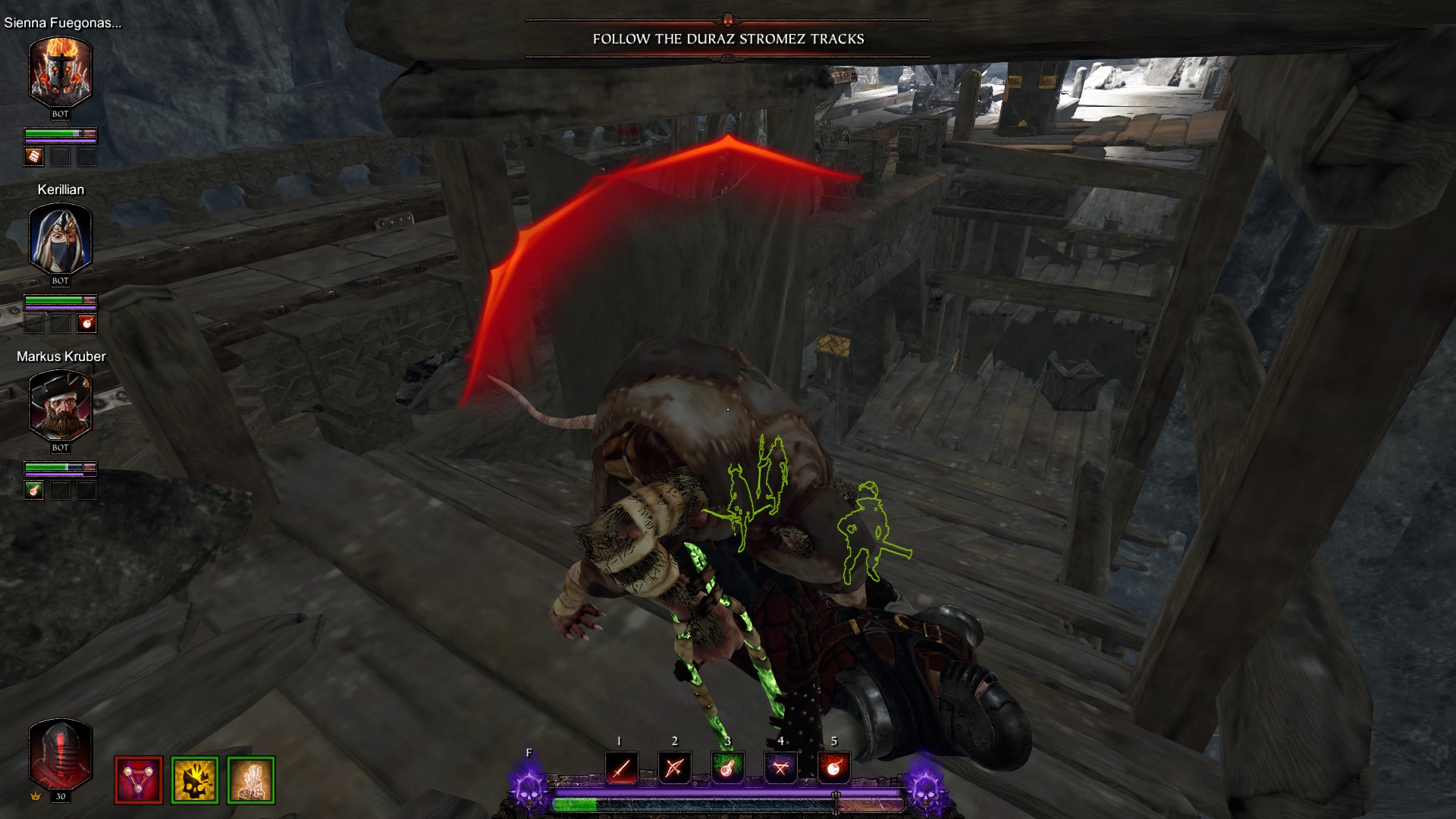Switch to the ranged bow slot
The width and height of the screenshot is (1456, 819).
tap(674, 768)
